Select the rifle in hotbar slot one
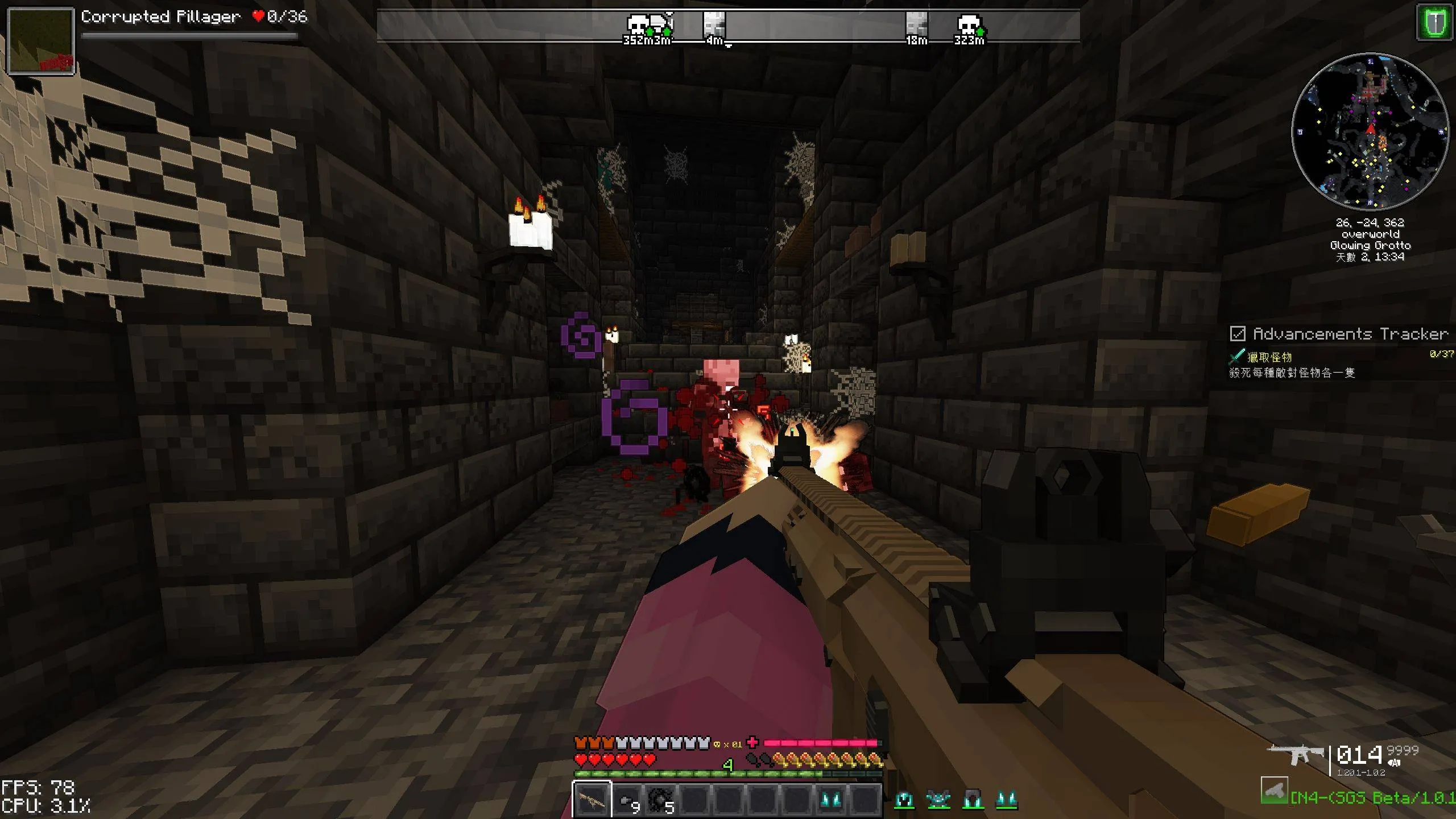Viewport: 1456px width, 819px height. (x=592, y=801)
